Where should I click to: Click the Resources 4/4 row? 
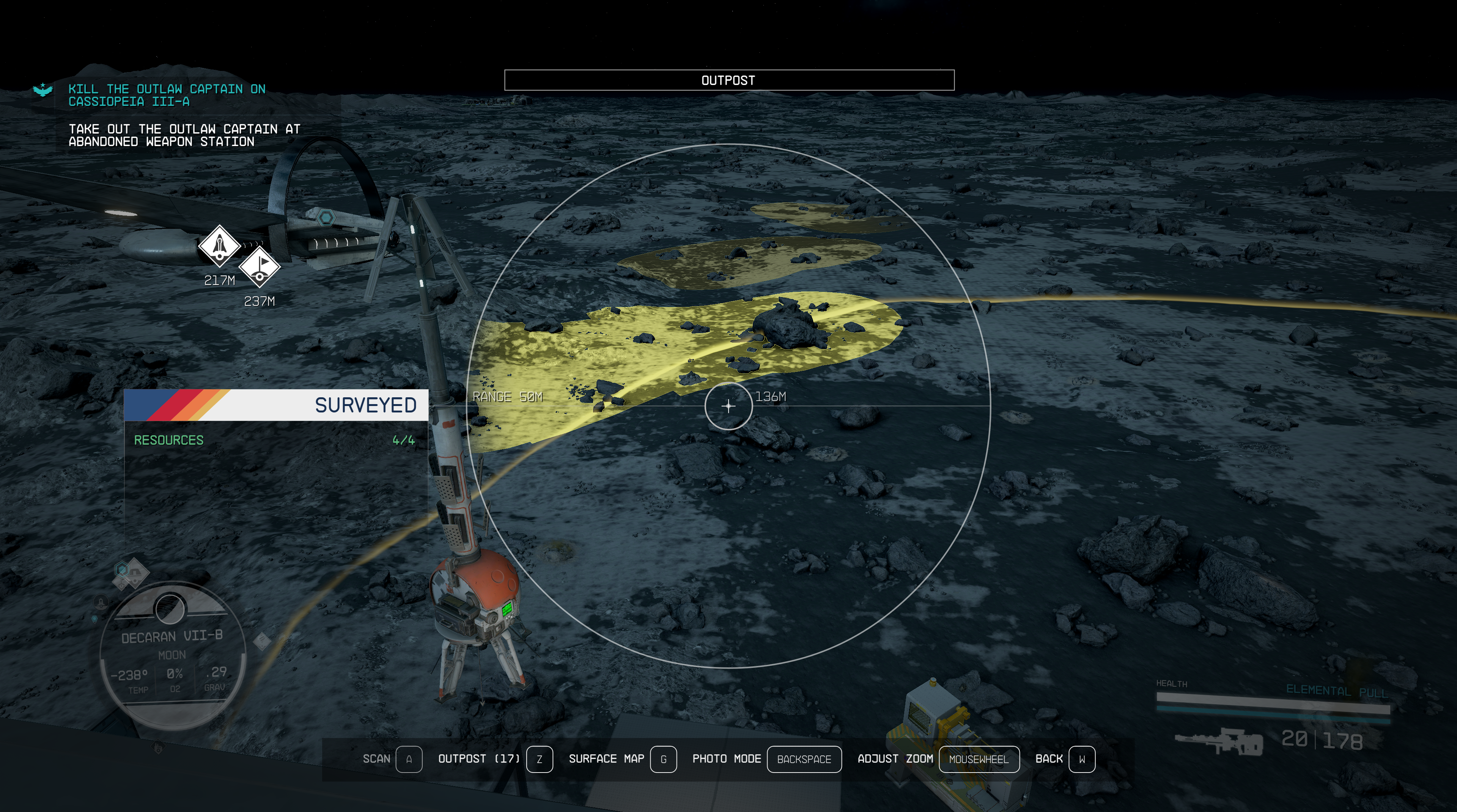pyautogui.click(x=275, y=440)
